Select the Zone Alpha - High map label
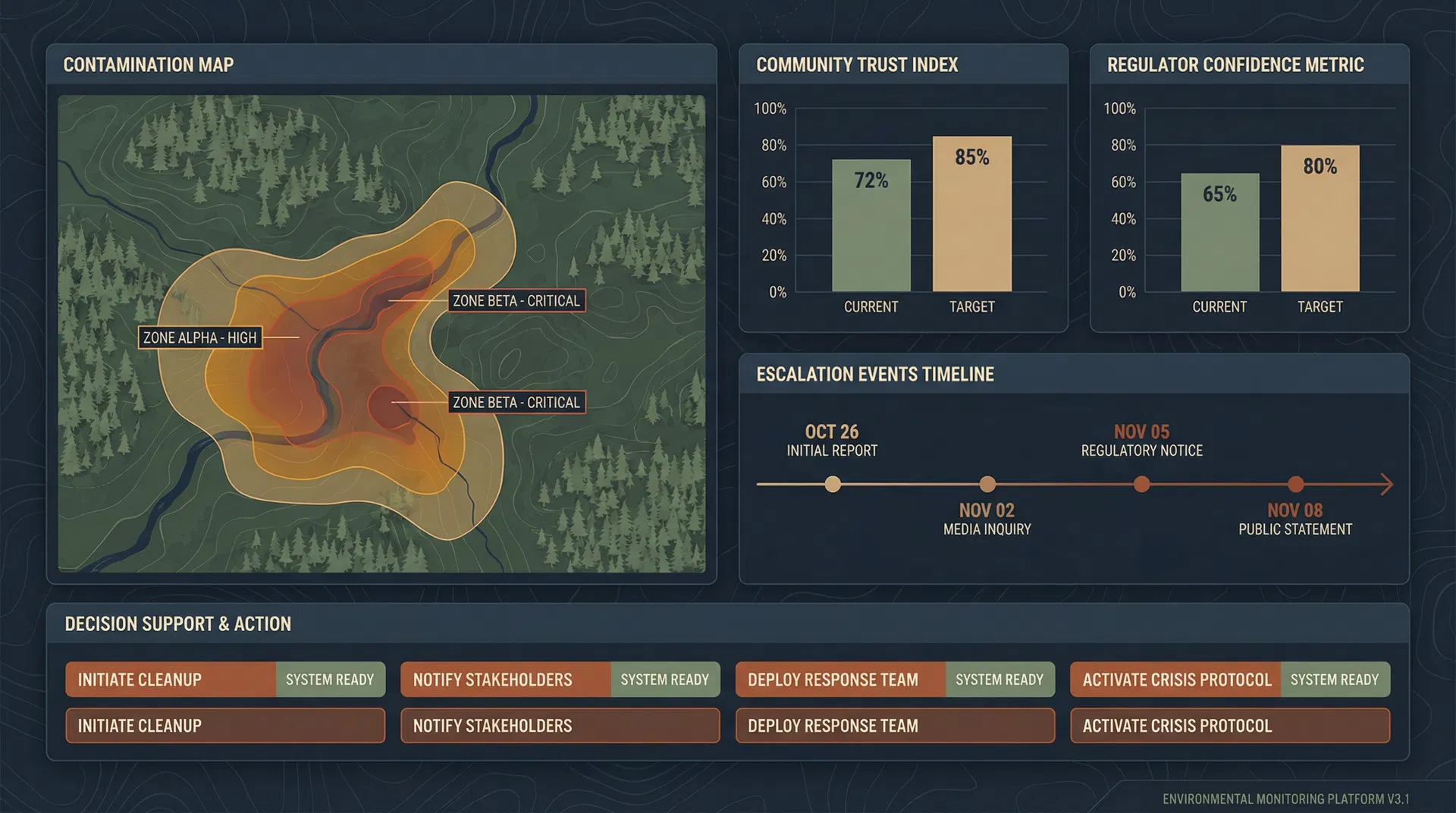Viewport: 1456px width, 813px height. click(199, 337)
